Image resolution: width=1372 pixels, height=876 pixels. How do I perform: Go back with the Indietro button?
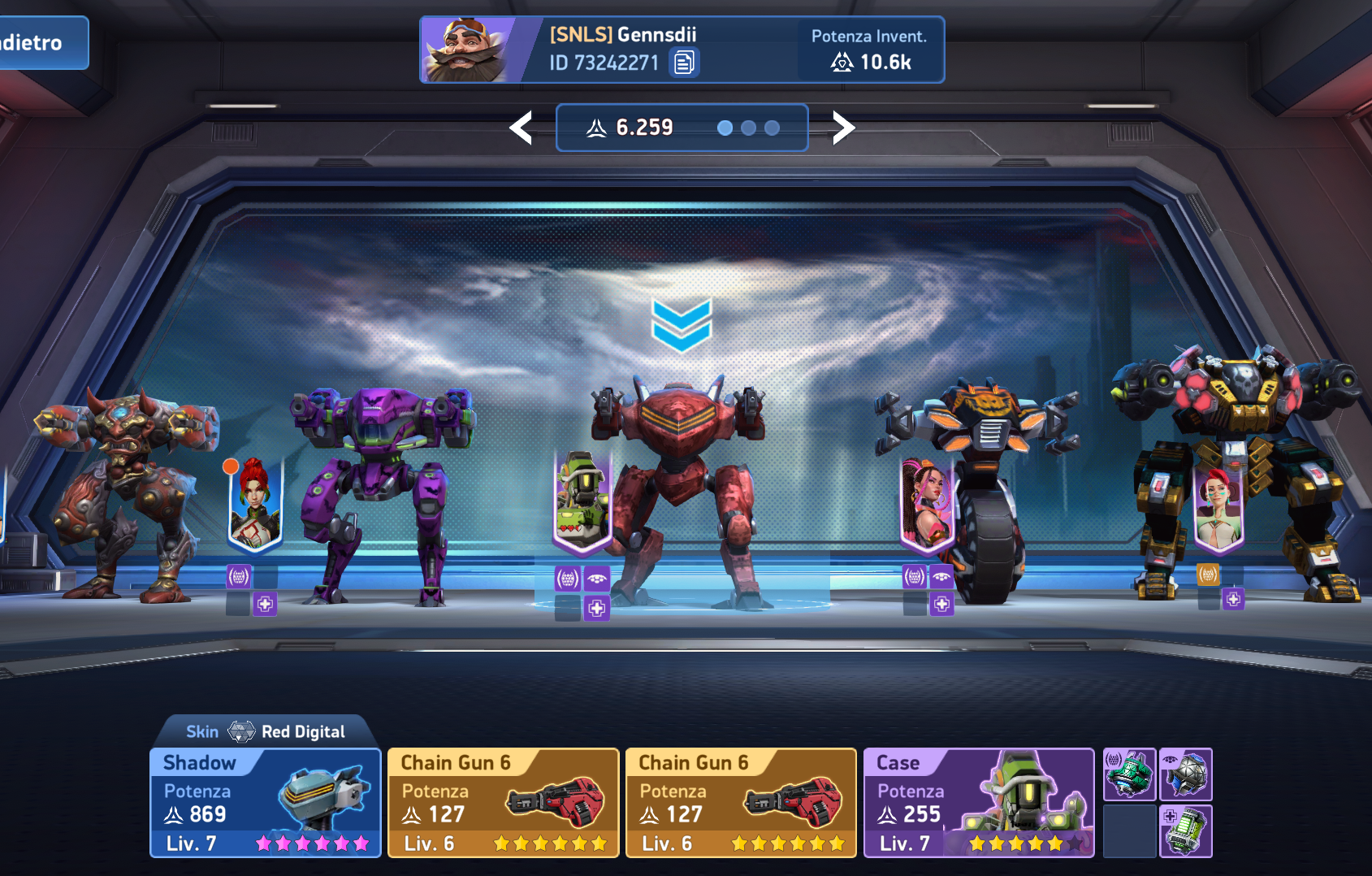point(39,43)
